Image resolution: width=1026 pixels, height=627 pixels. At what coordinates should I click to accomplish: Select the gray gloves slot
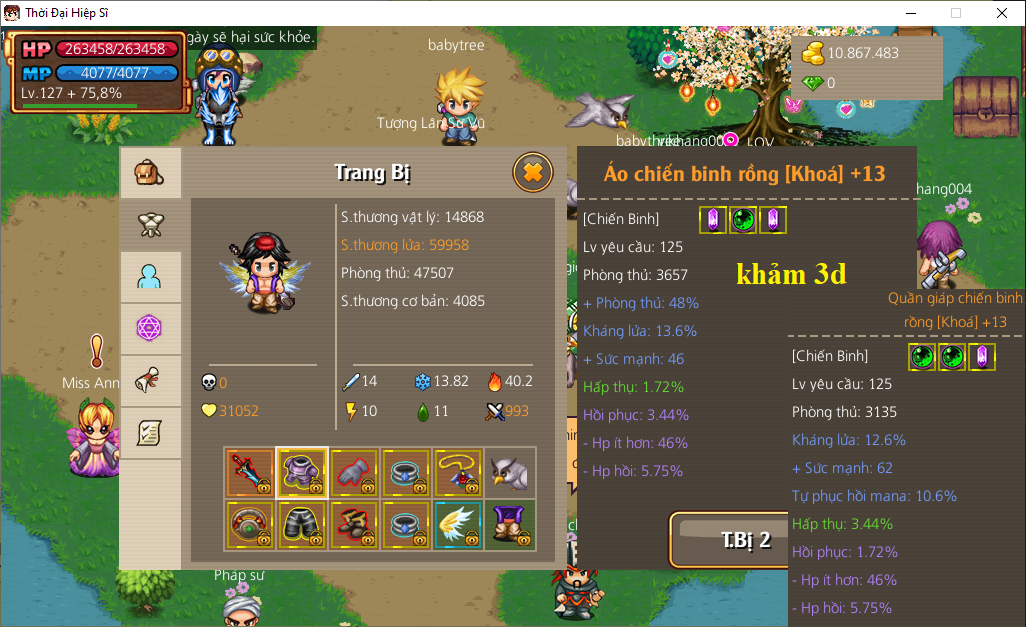coord(354,473)
